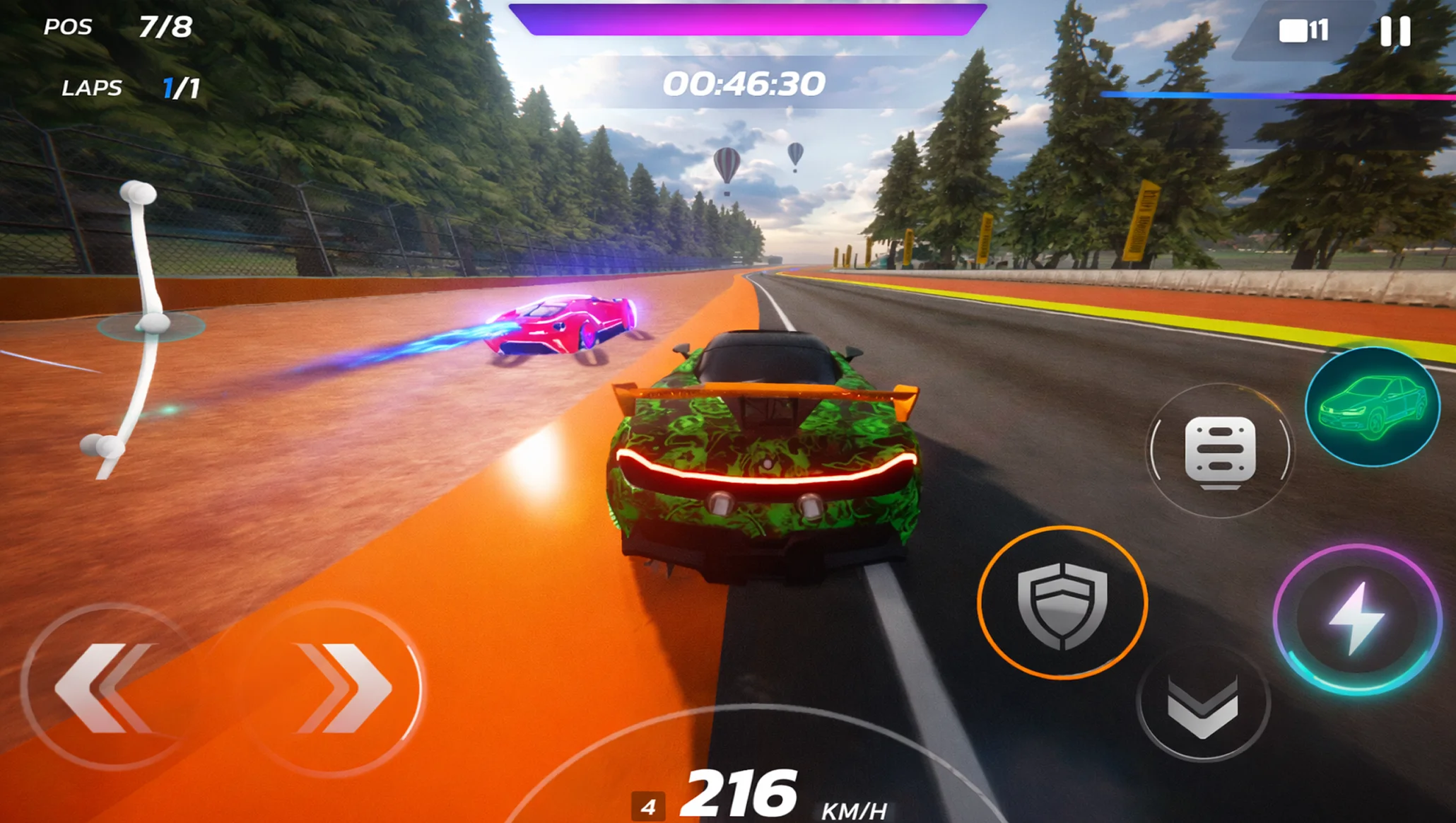Pause the race
The height and width of the screenshot is (823, 1456).
[x=1395, y=32]
